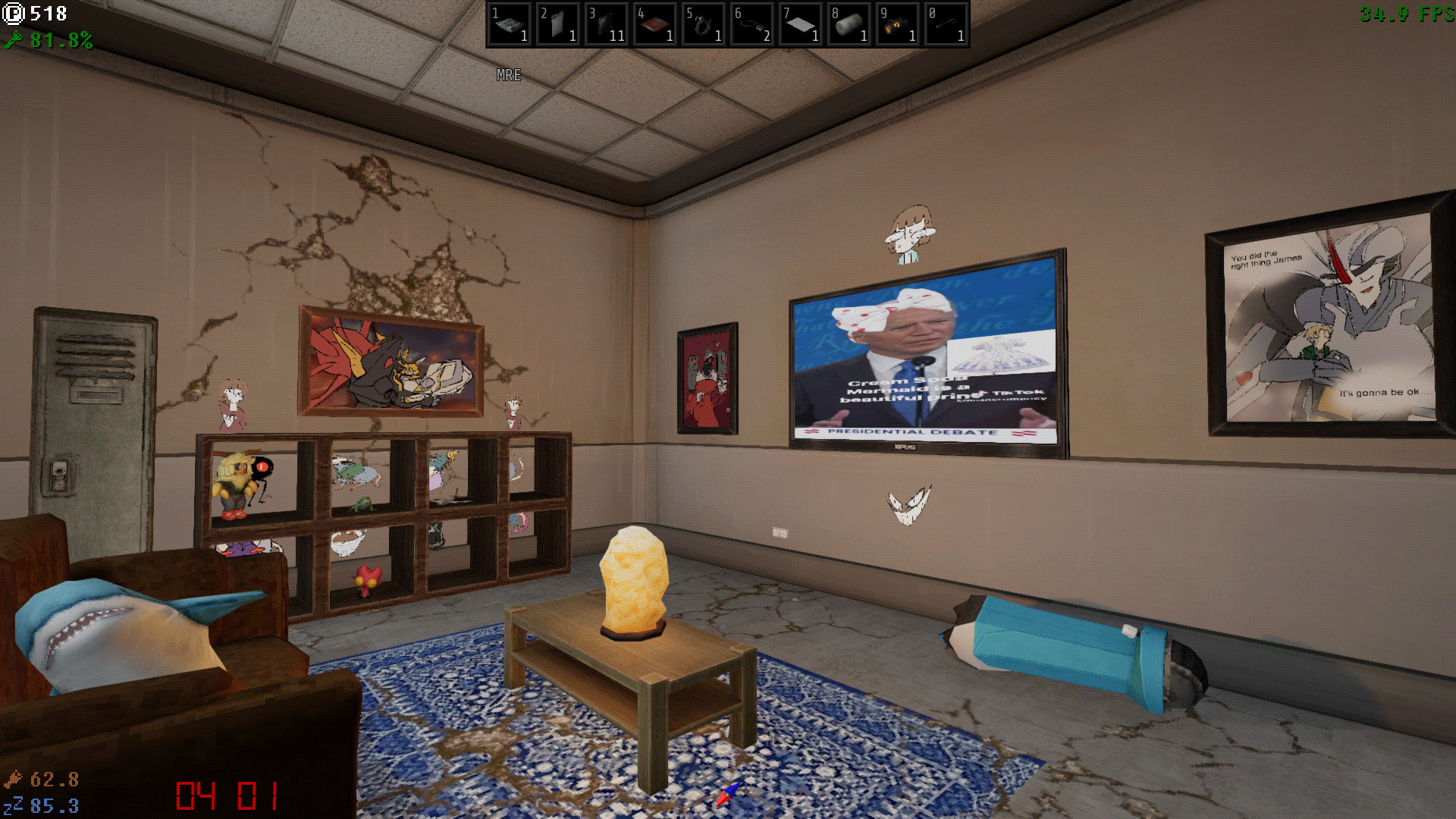Pick the coiled cable in slot 5

(x=704, y=24)
